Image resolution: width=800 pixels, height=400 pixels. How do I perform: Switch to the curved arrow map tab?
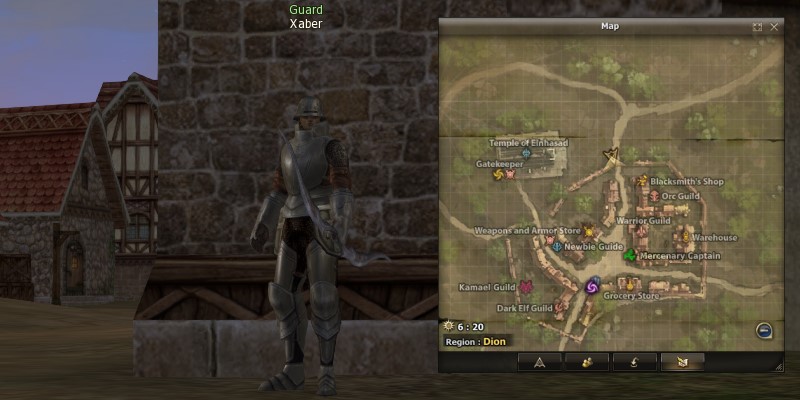pyautogui.click(x=635, y=362)
